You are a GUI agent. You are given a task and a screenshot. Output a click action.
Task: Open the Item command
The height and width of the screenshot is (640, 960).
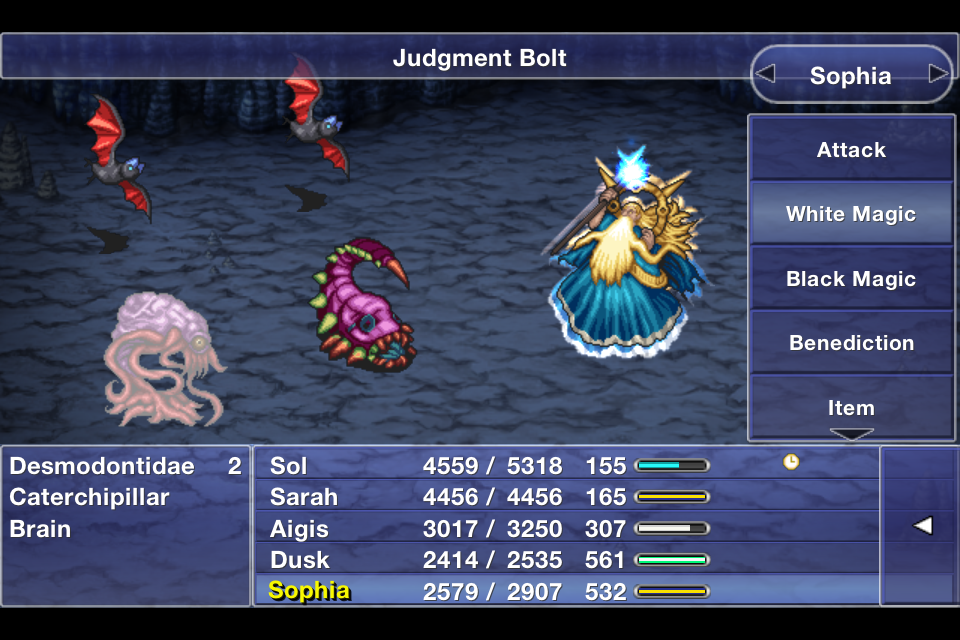click(x=851, y=407)
